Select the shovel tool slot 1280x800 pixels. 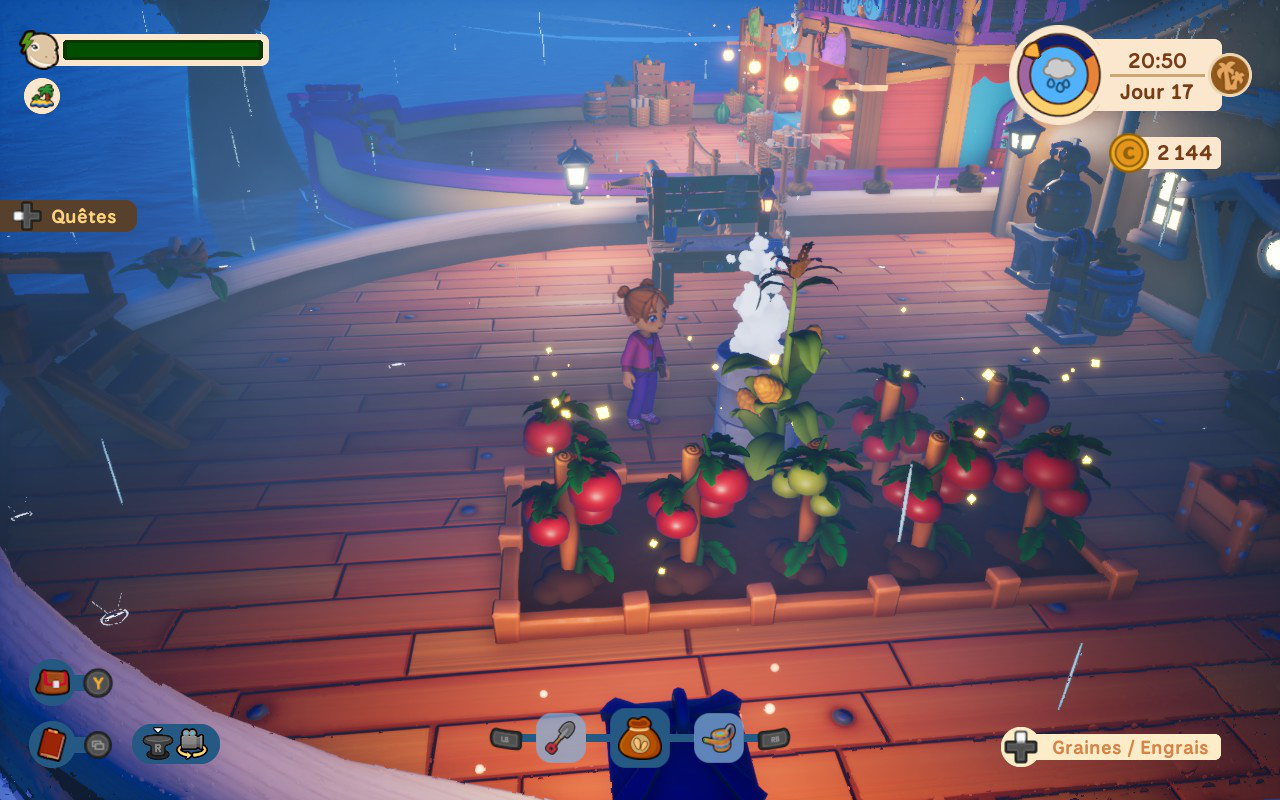[561, 739]
